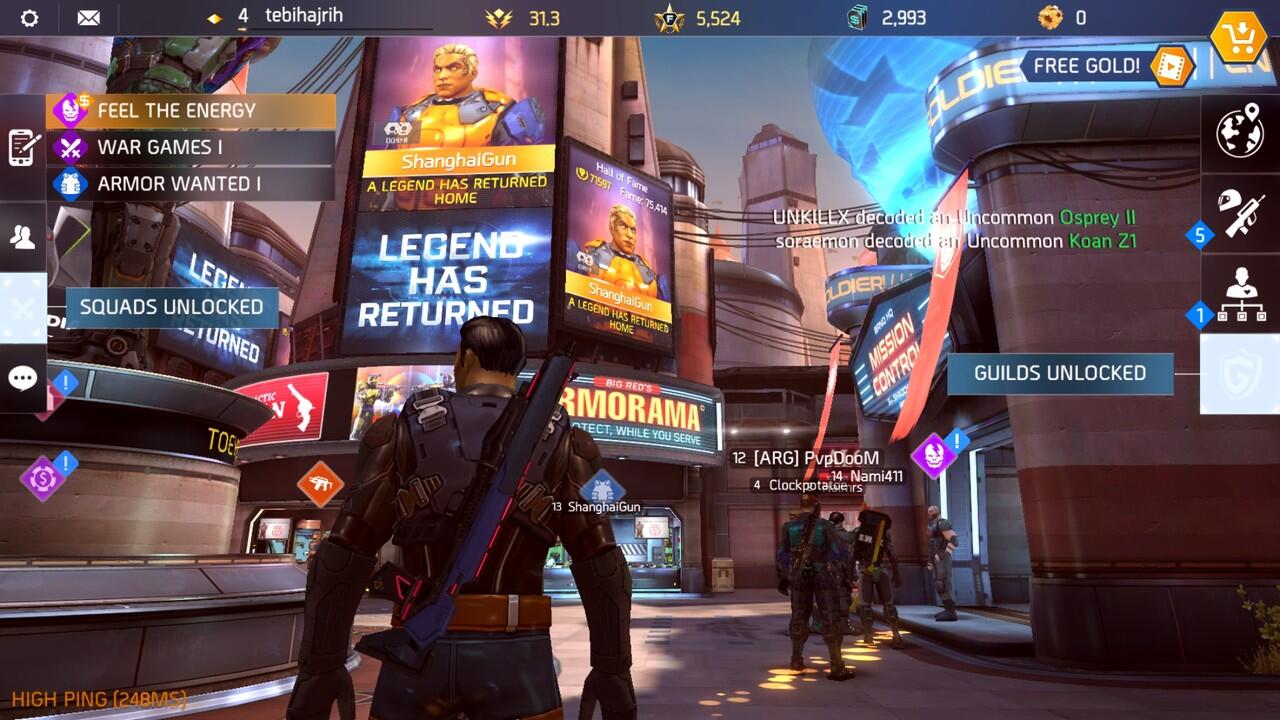Select the FEEL THE ENERGY quest
This screenshot has height=720, width=1280.
point(190,110)
